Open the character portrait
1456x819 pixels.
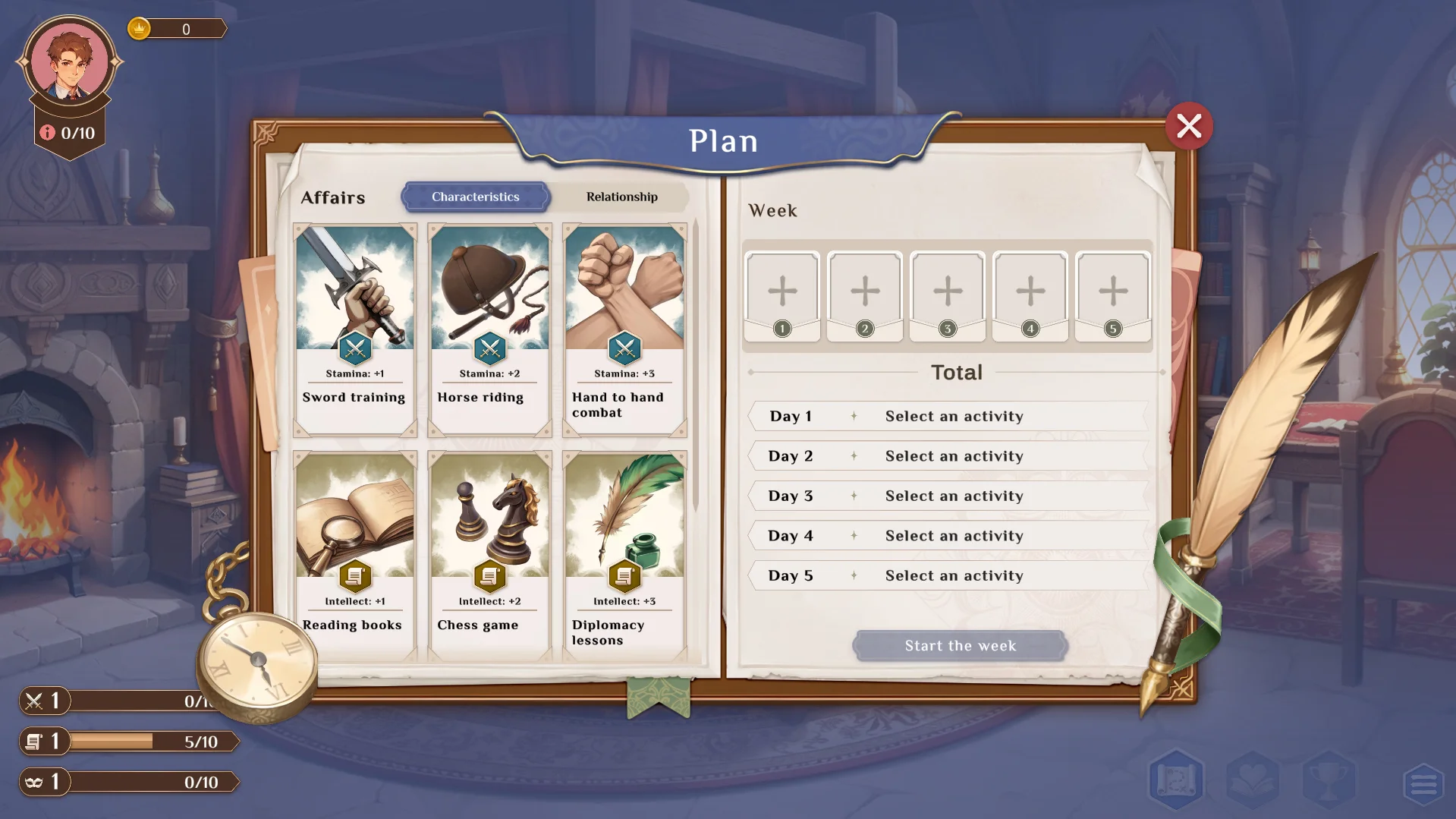click(70, 62)
